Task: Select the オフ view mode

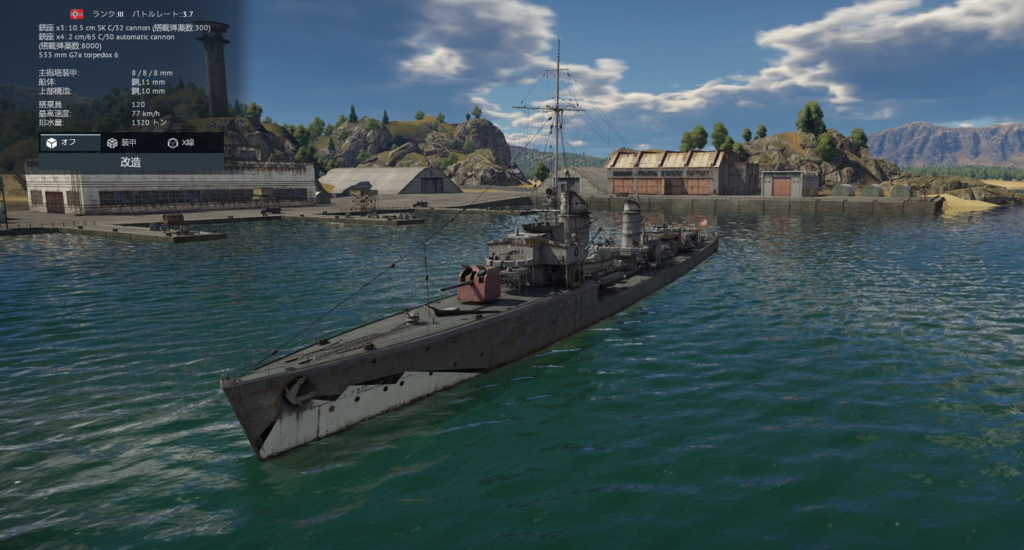Action: coord(69,143)
